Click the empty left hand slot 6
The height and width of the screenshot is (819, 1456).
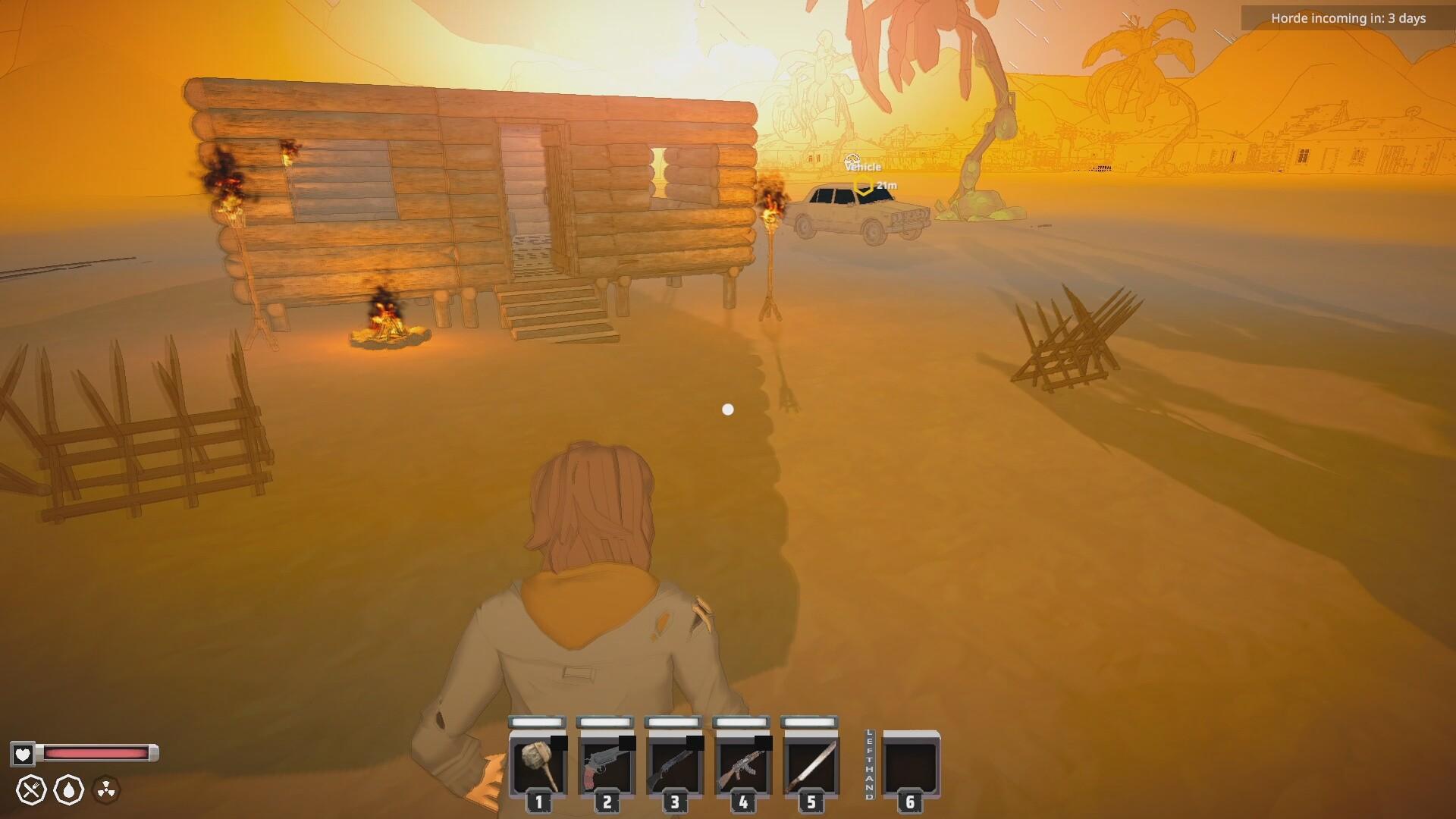(911, 764)
